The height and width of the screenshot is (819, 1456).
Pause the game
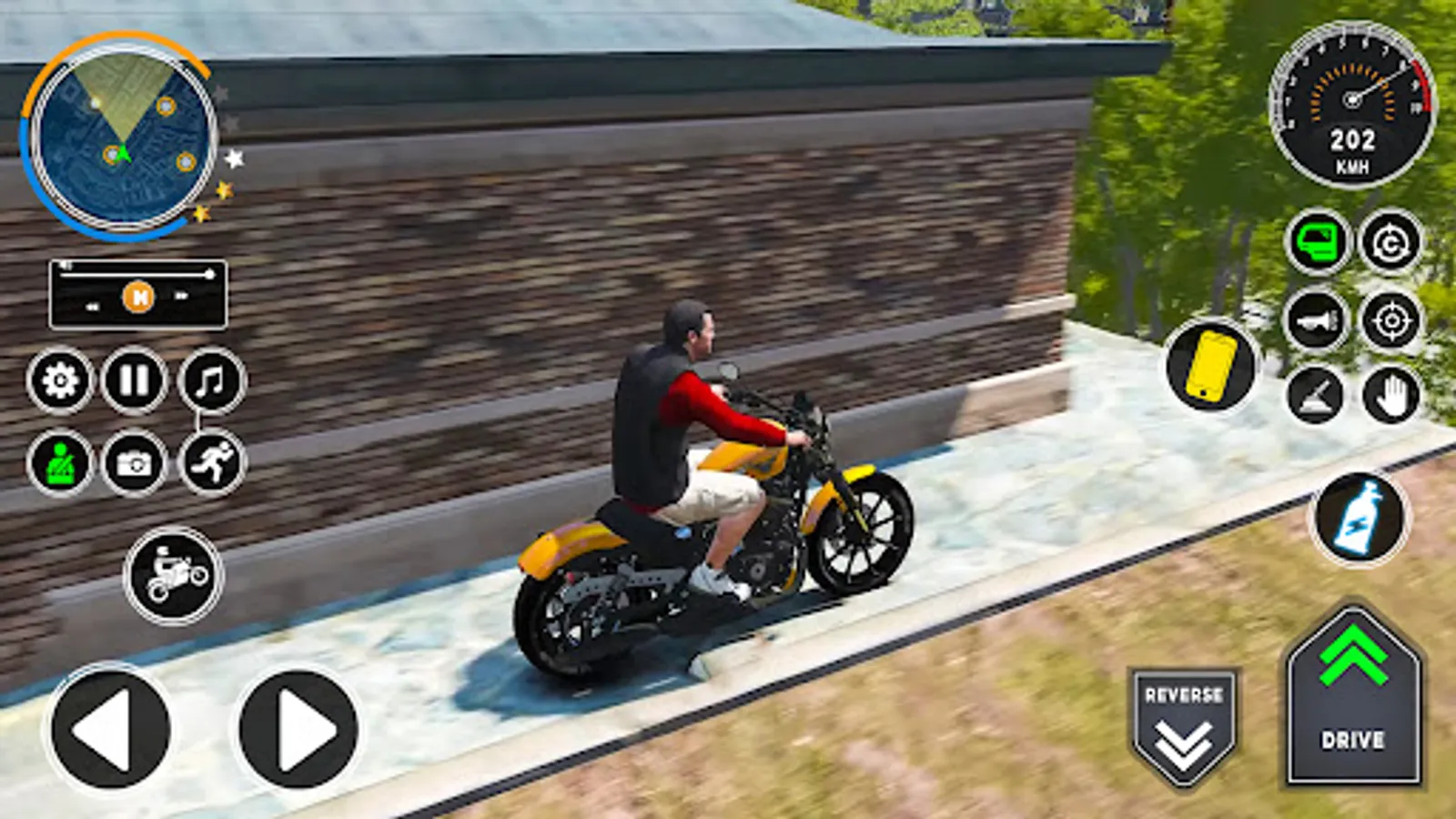click(x=133, y=380)
